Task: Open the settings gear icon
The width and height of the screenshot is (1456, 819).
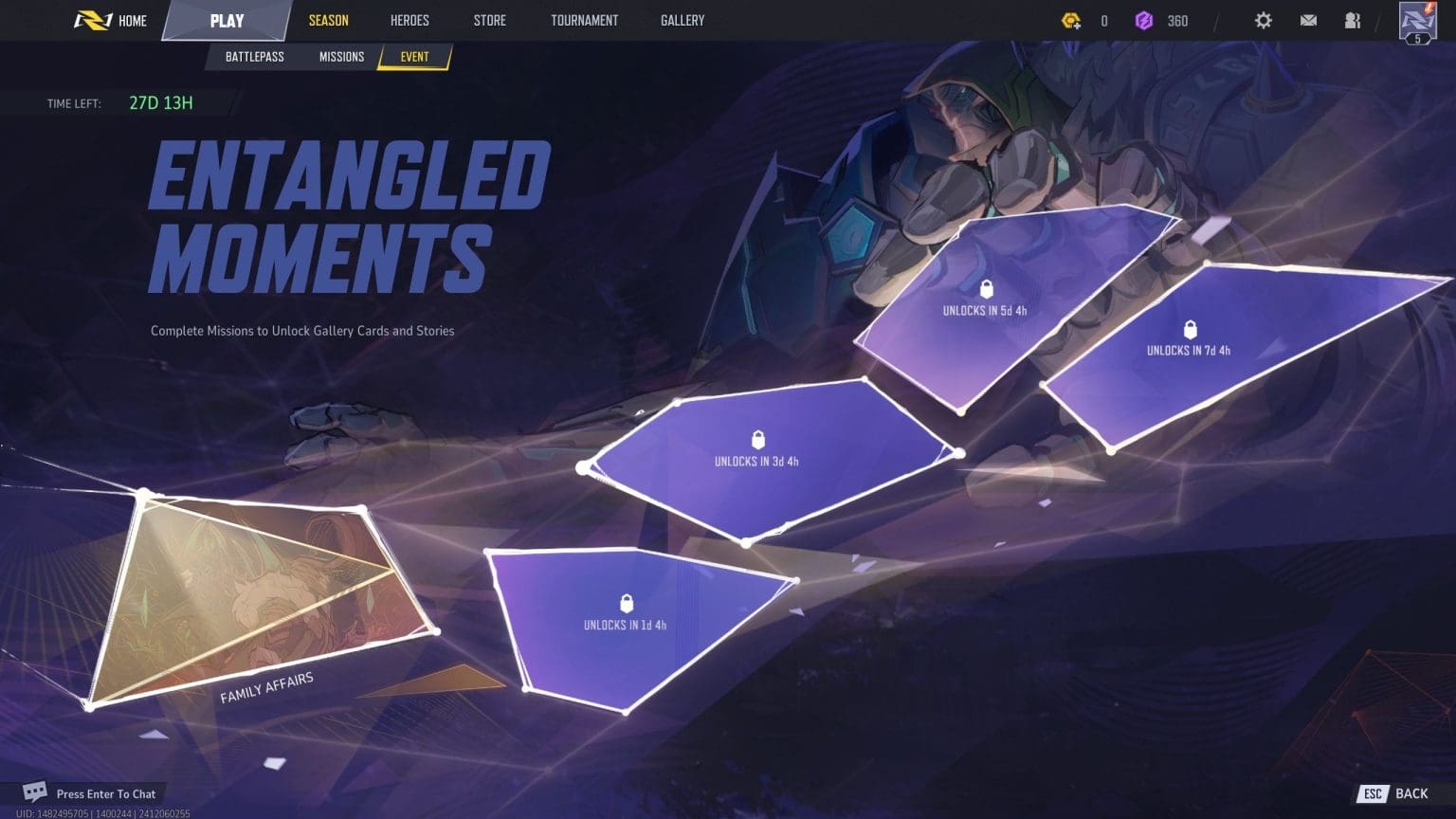Action: (1264, 20)
